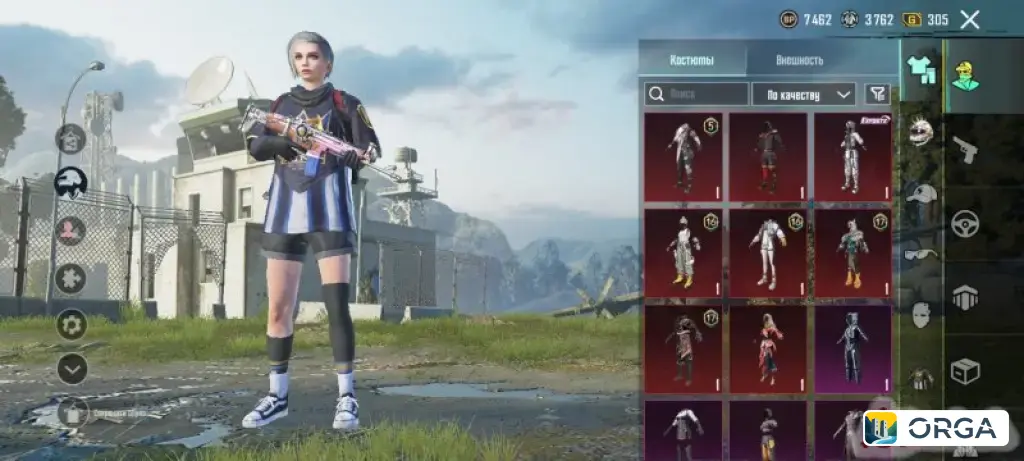Open the pistol weapon skins category
This screenshot has height=461, width=1024.
(x=966, y=149)
